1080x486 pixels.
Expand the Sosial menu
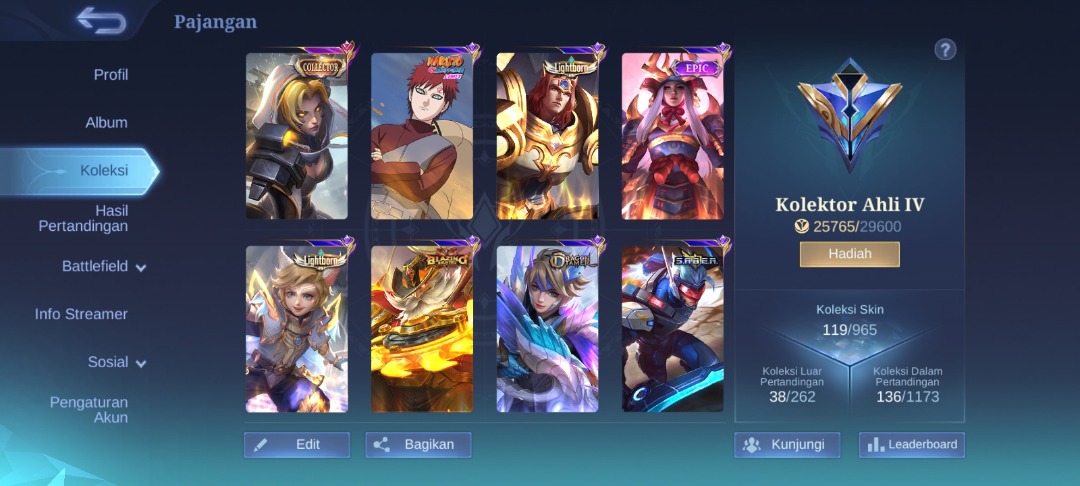pyautogui.click(x=116, y=362)
